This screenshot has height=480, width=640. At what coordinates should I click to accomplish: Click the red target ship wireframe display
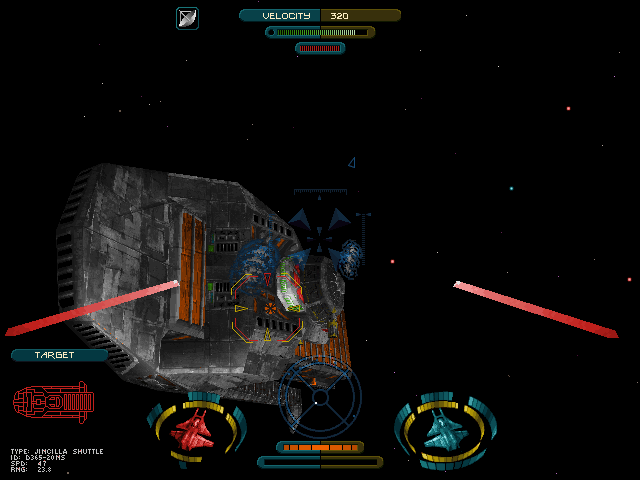point(54,402)
